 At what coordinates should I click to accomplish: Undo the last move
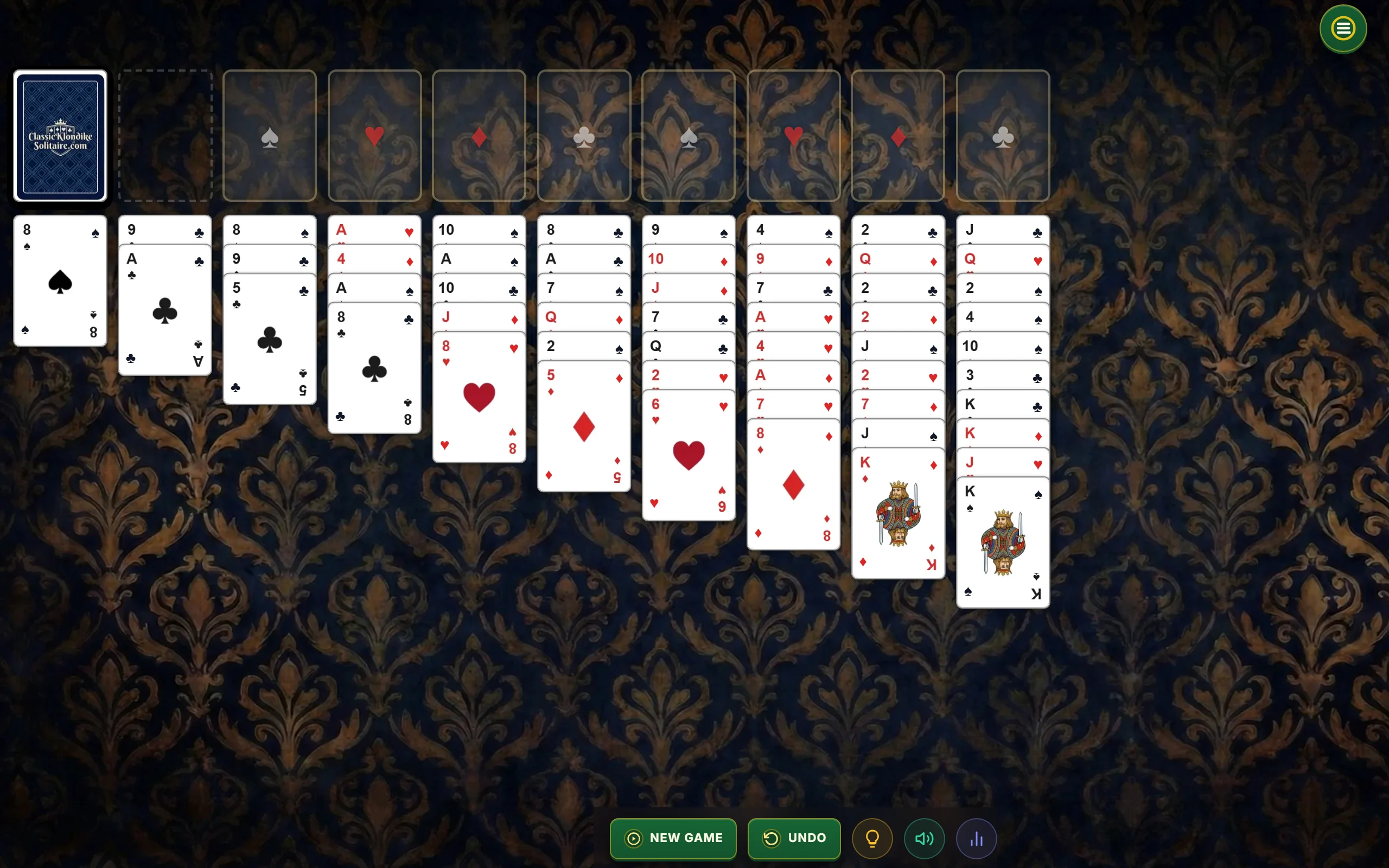(x=794, y=838)
